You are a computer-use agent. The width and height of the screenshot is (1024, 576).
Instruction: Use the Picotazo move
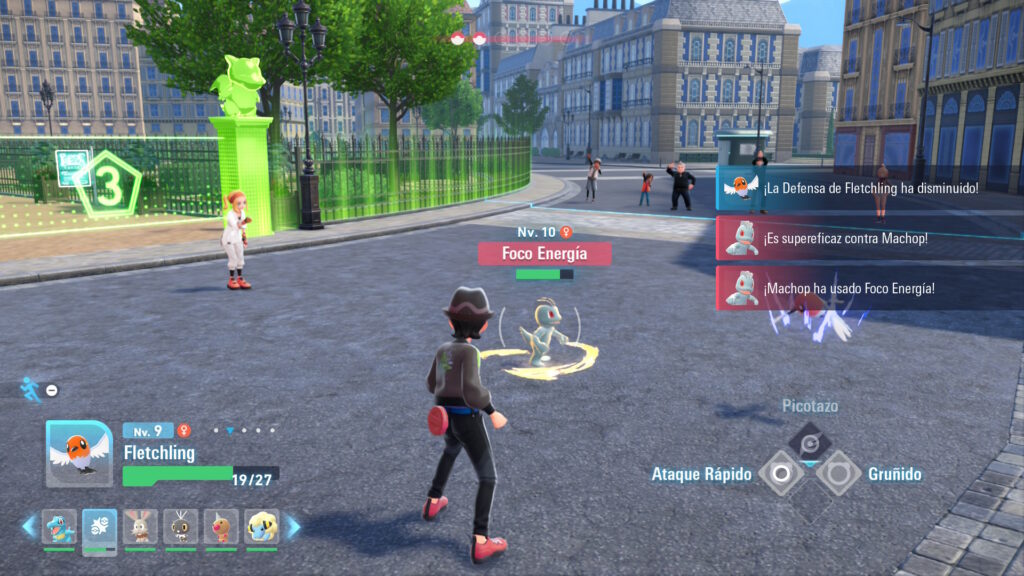(809, 439)
